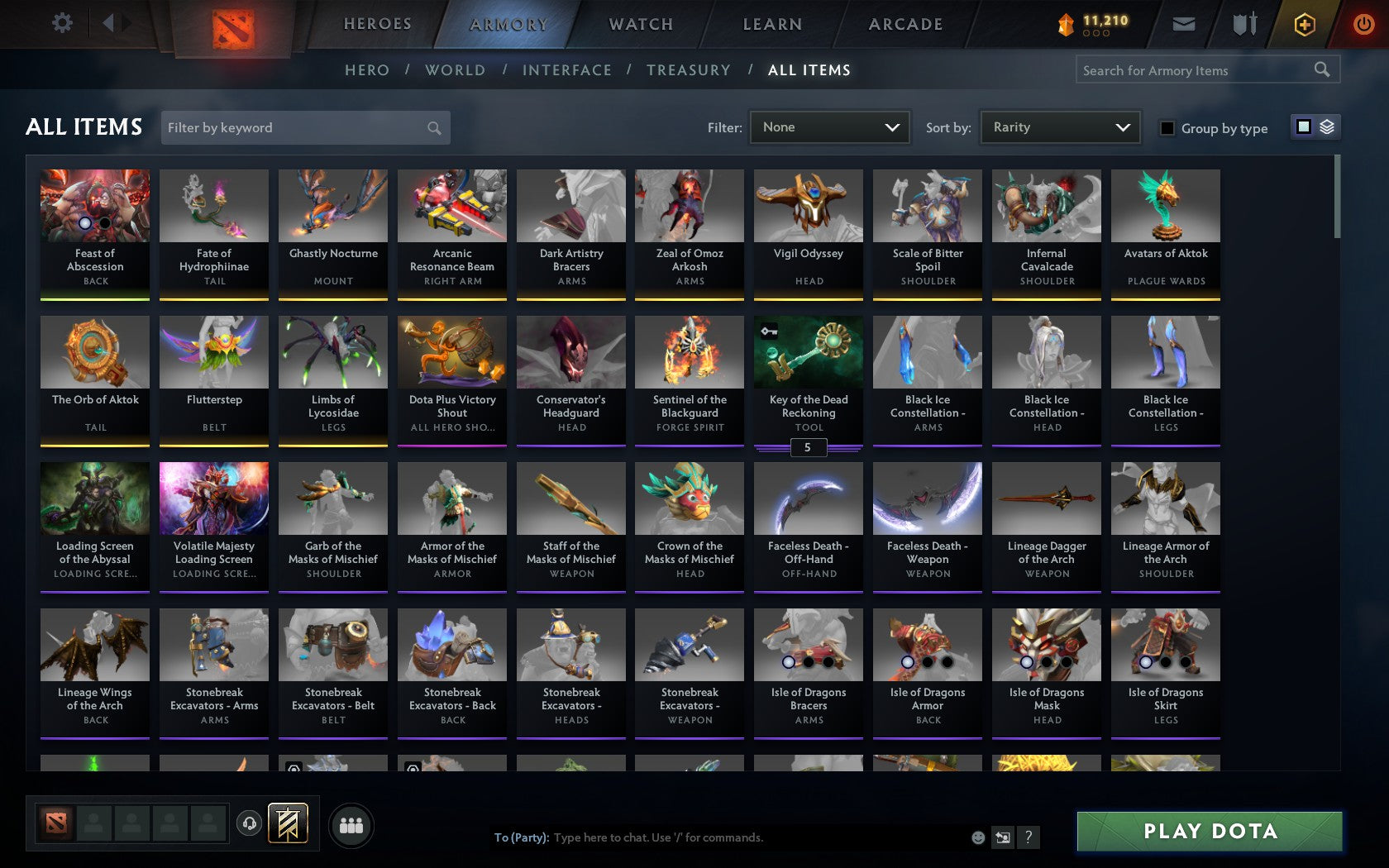Expand the shuffle mode menu via layers icon
1389x868 pixels.
(x=1327, y=127)
